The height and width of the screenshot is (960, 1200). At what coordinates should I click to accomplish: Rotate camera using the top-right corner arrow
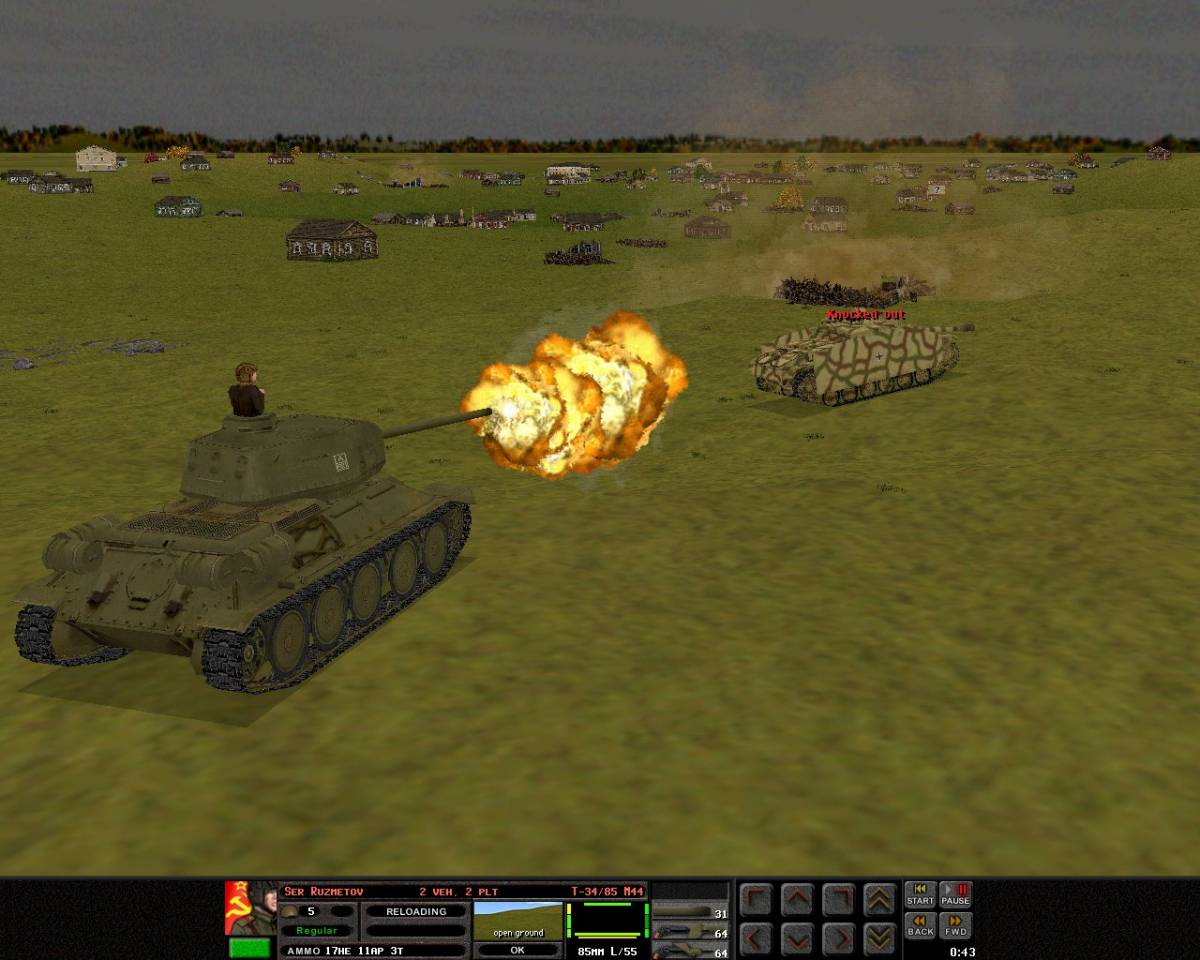point(838,899)
